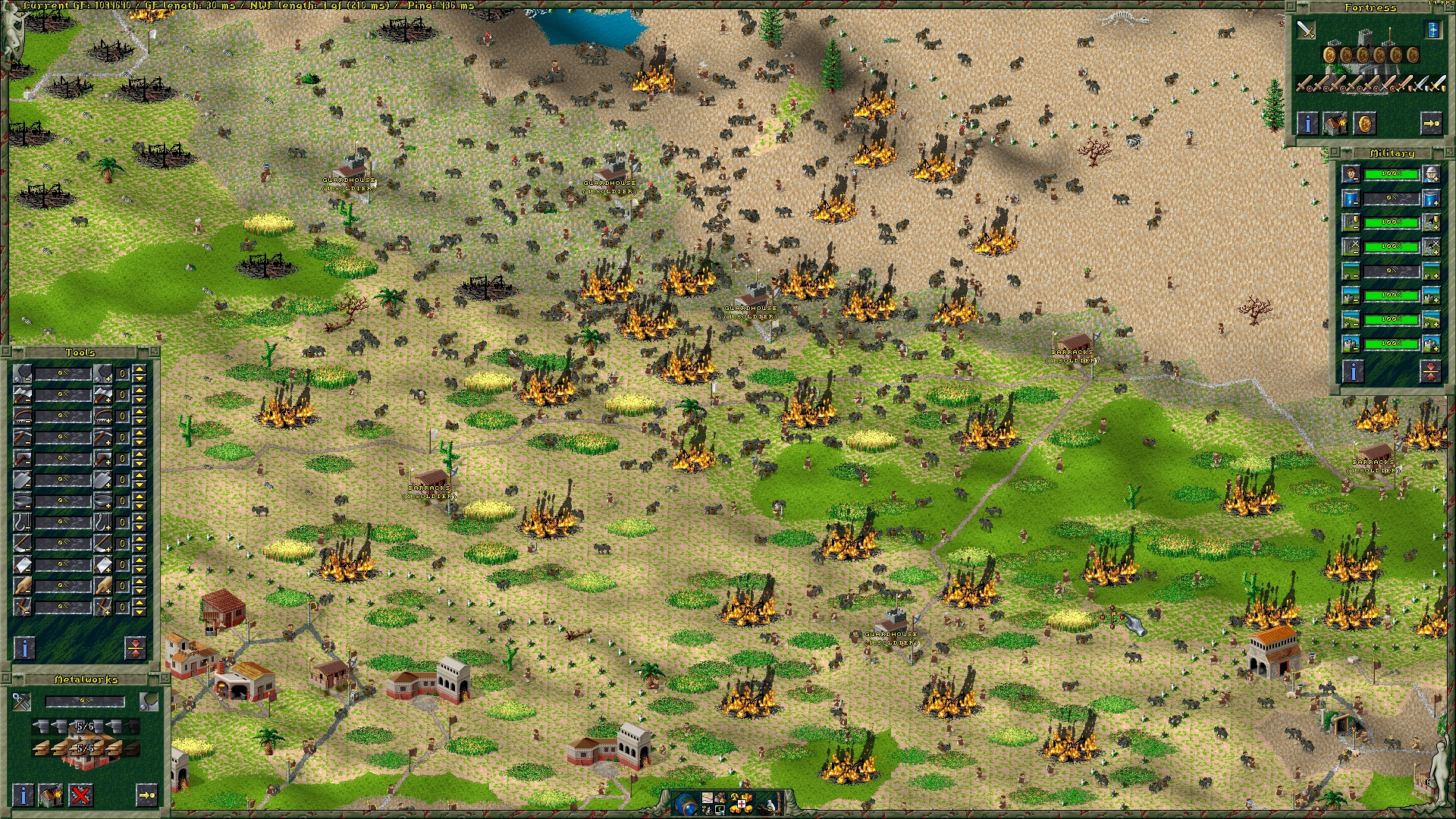Reset Tools settings to default
The width and height of the screenshot is (1456, 819).
coord(135,648)
